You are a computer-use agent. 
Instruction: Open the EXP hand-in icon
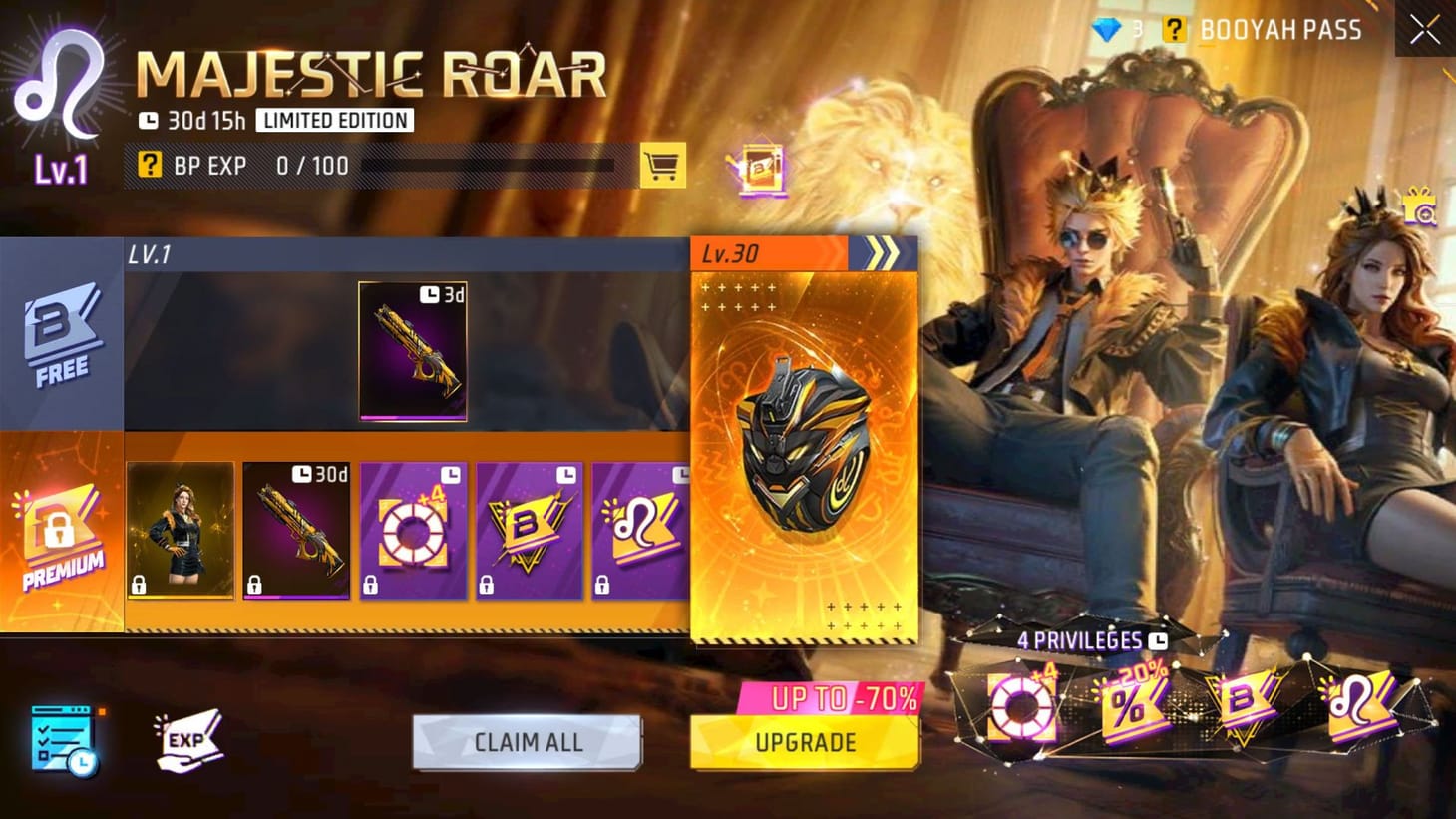(x=187, y=740)
